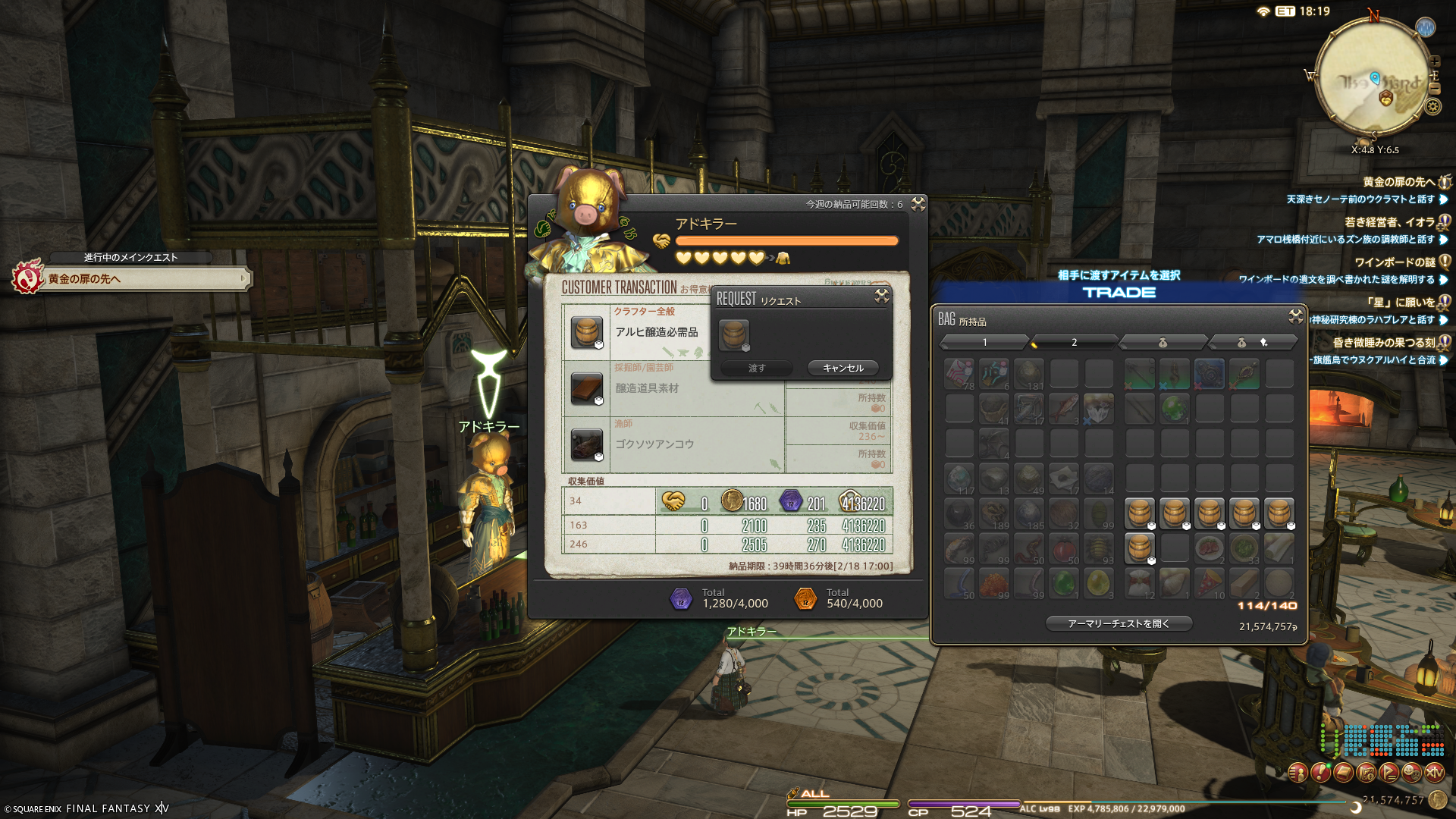The height and width of the screenshot is (819, 1456).
Task: Select the アルヒ醸造必需品 delivery item row
Action: click(656, 332)
